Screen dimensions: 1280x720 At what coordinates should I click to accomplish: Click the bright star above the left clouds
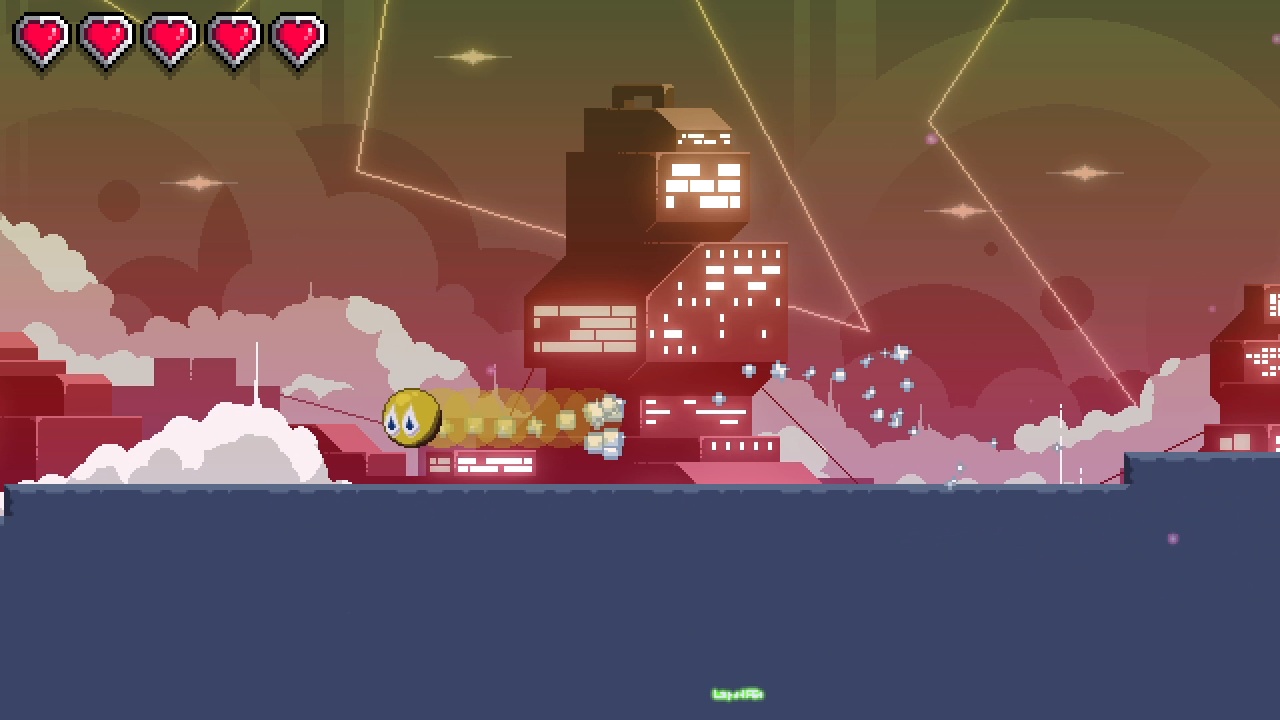(x=197, y=182)
